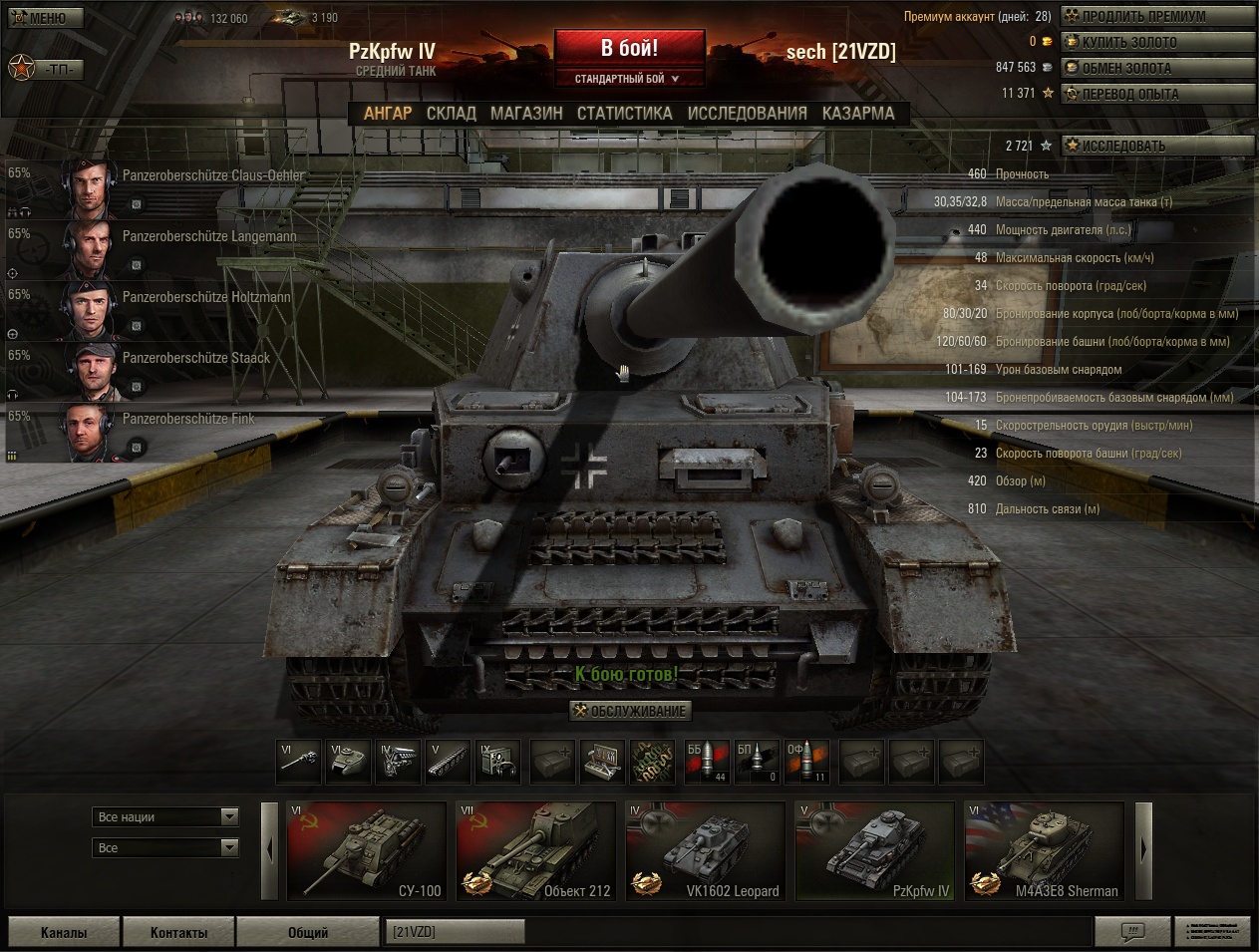Switch to the СКЛАД tab

[x=451, y=114]
